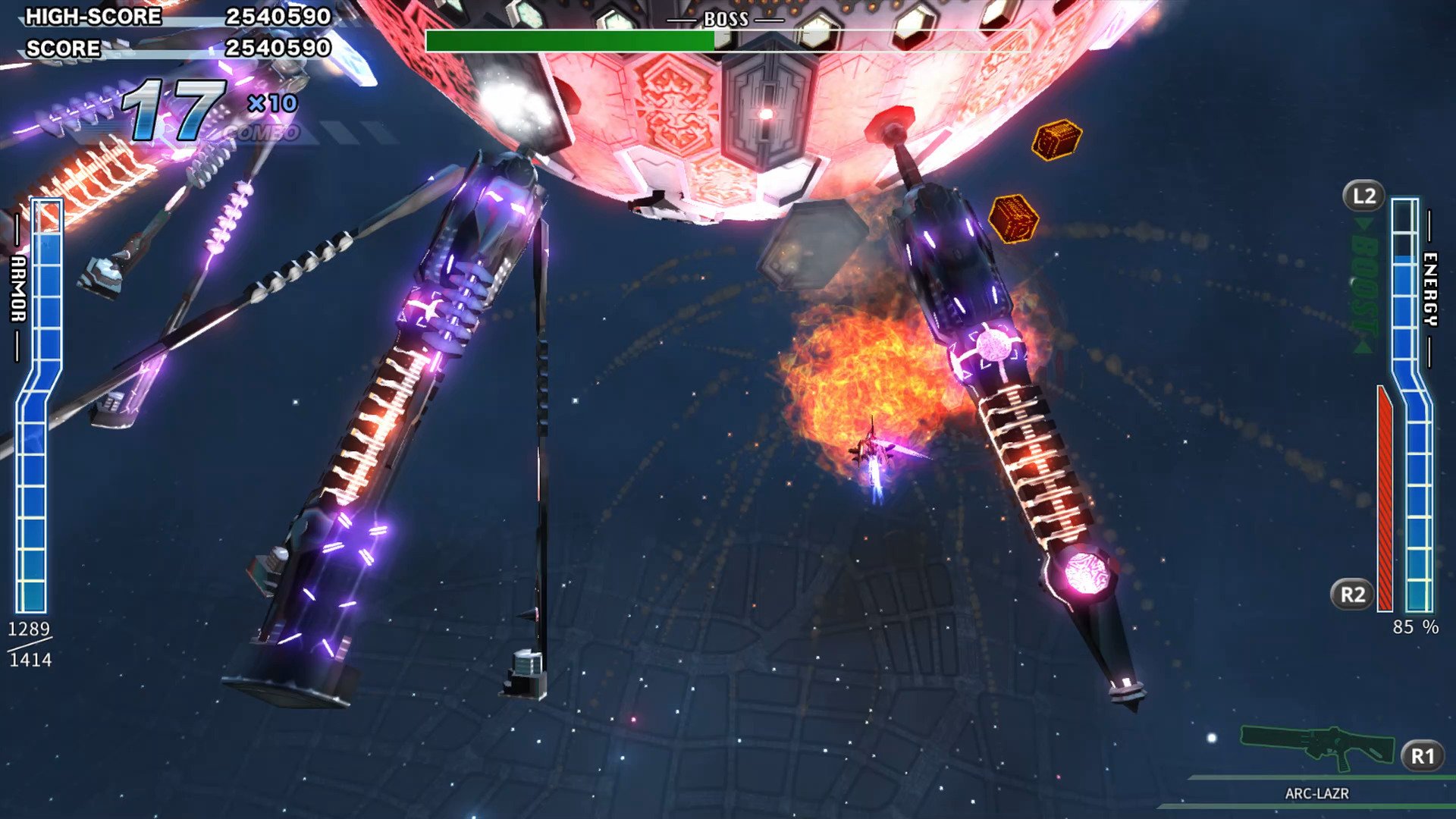Click the armor value 1289 over 1414
Viewport: 1456px width, 819px height.
click(29, 644)
